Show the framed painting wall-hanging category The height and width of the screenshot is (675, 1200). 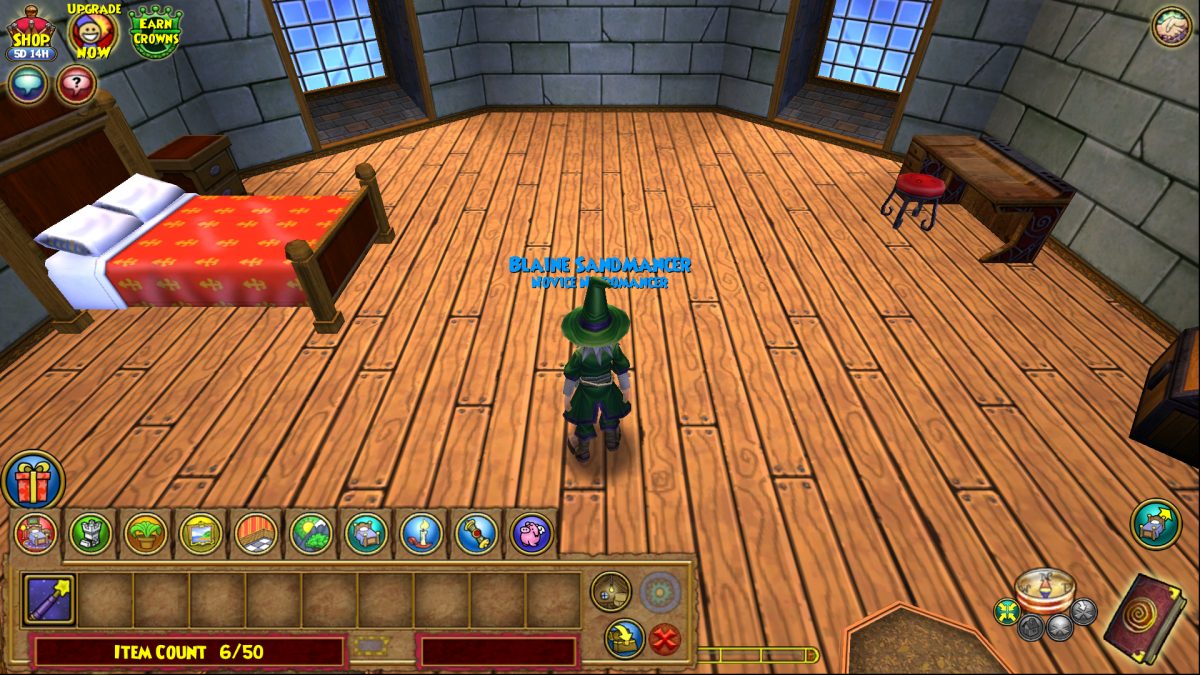[201, 533]
